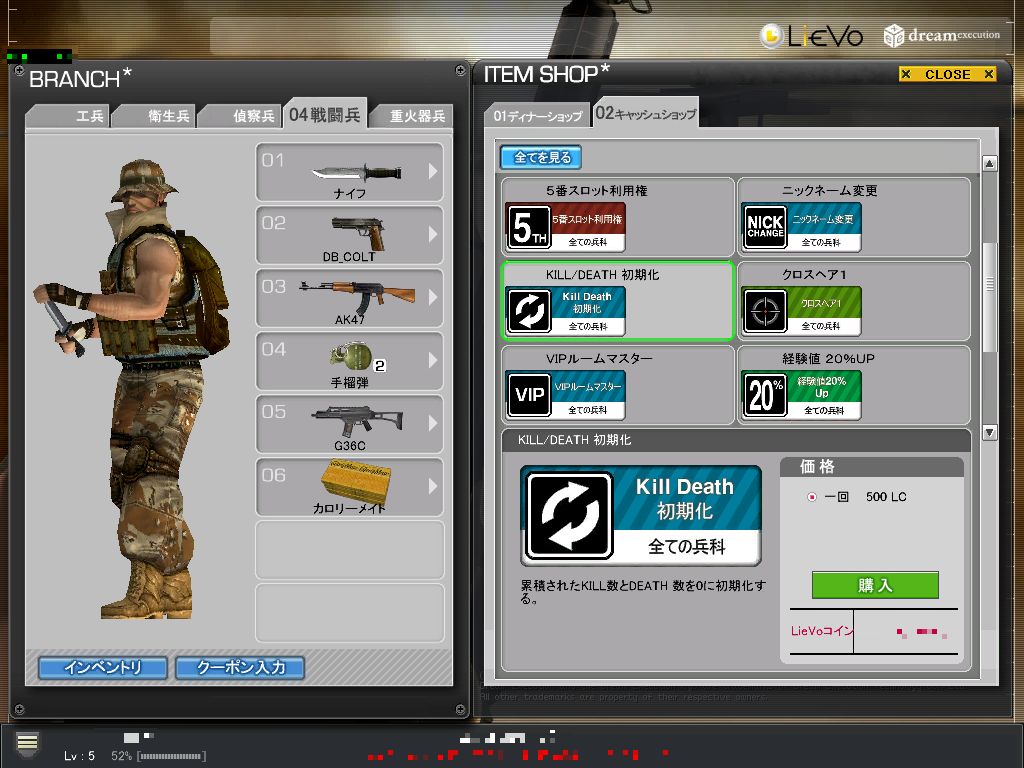Show the 重火器兵 branch tab
Screen dimensions: 1024x768
click(417, 116)
